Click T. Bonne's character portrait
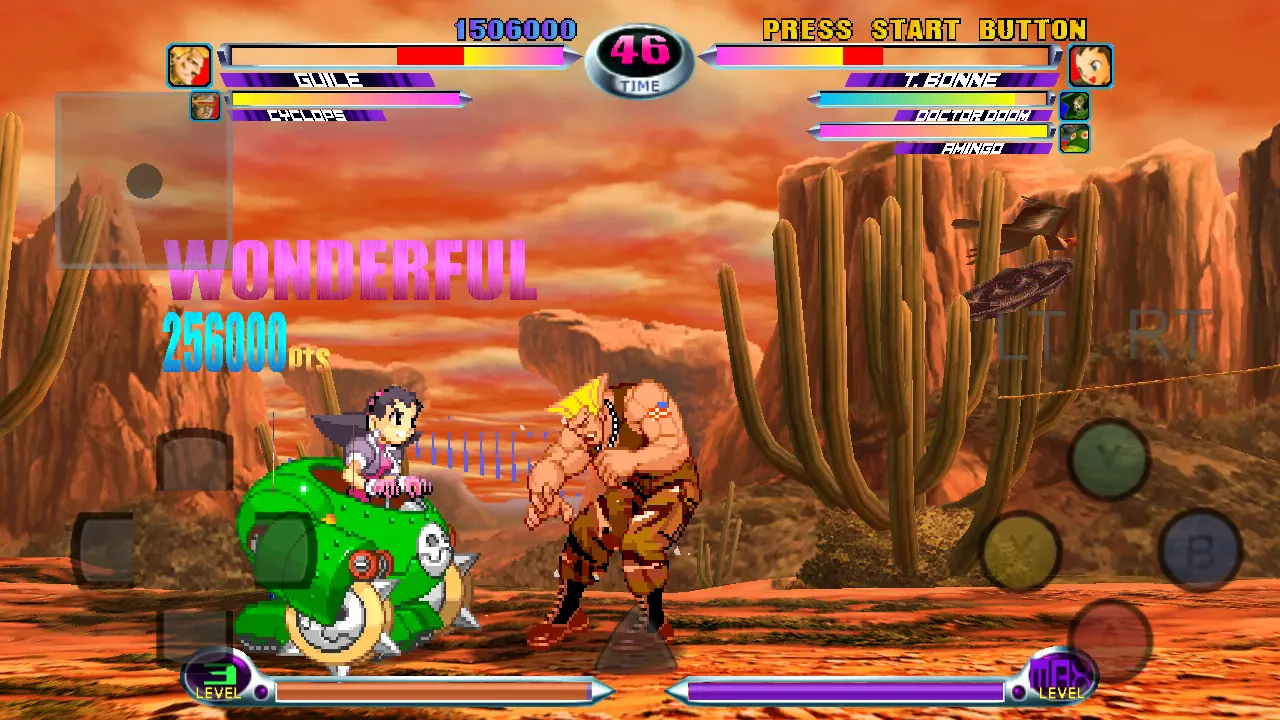 click(x=1090, y=66)
